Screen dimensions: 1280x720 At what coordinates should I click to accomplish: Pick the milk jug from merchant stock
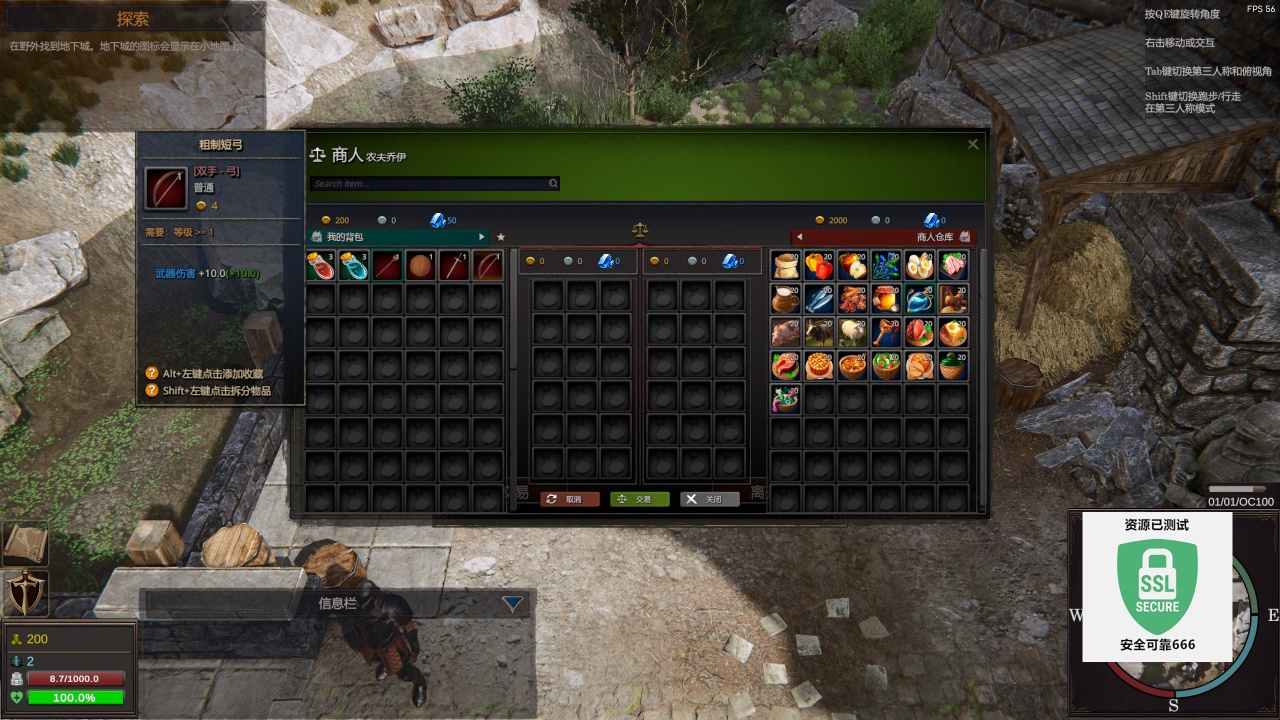point(785,299)
